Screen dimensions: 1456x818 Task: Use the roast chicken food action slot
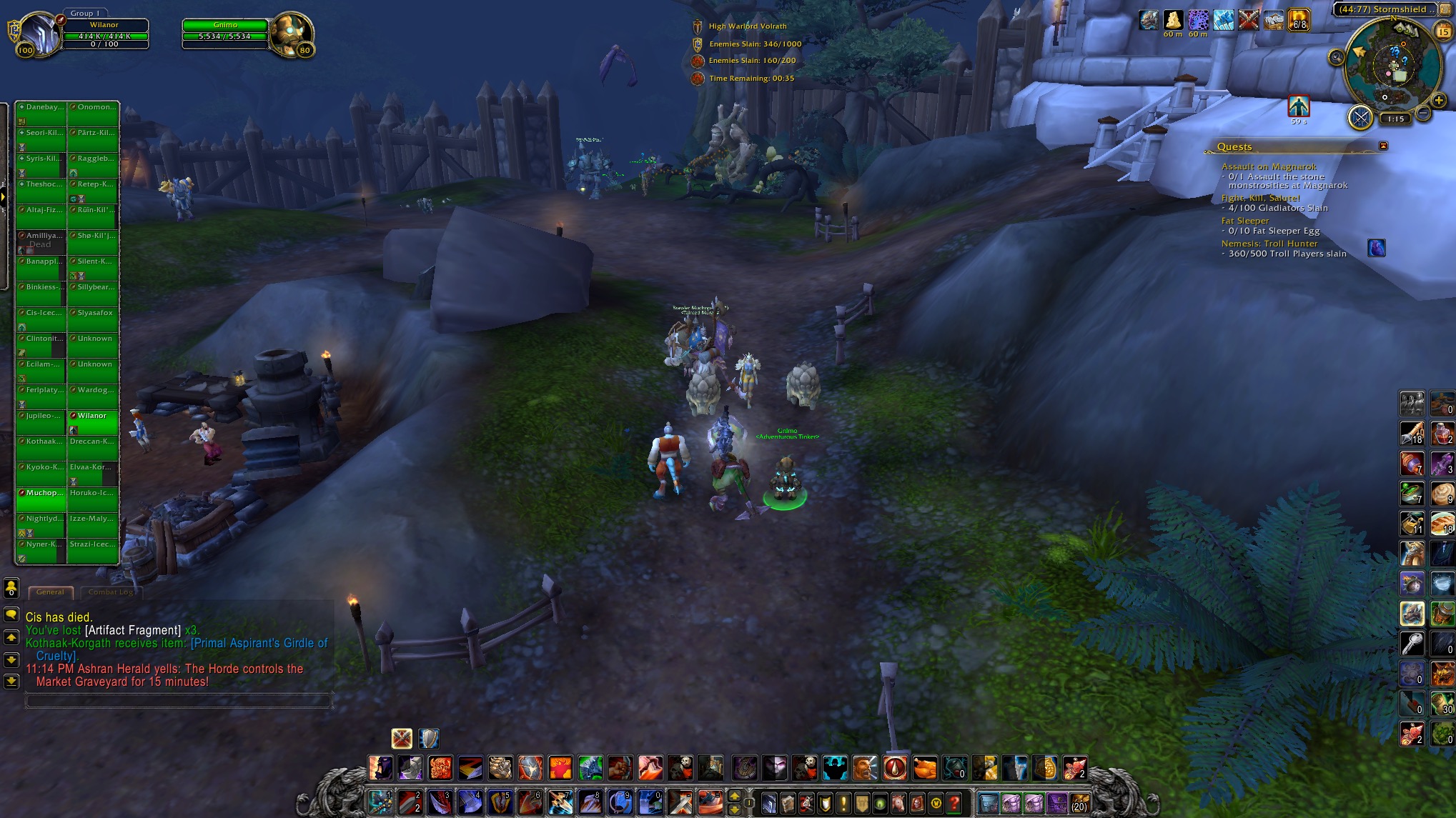925,768
